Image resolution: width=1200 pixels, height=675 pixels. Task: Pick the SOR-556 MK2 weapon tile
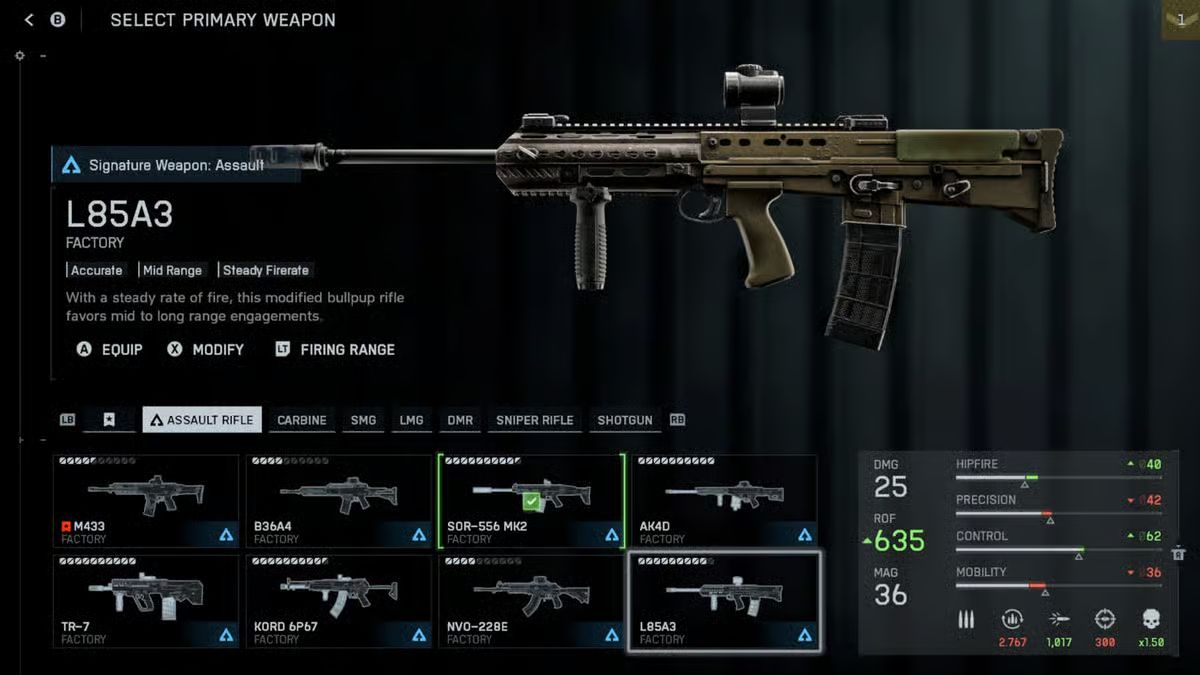click(531, 502)
